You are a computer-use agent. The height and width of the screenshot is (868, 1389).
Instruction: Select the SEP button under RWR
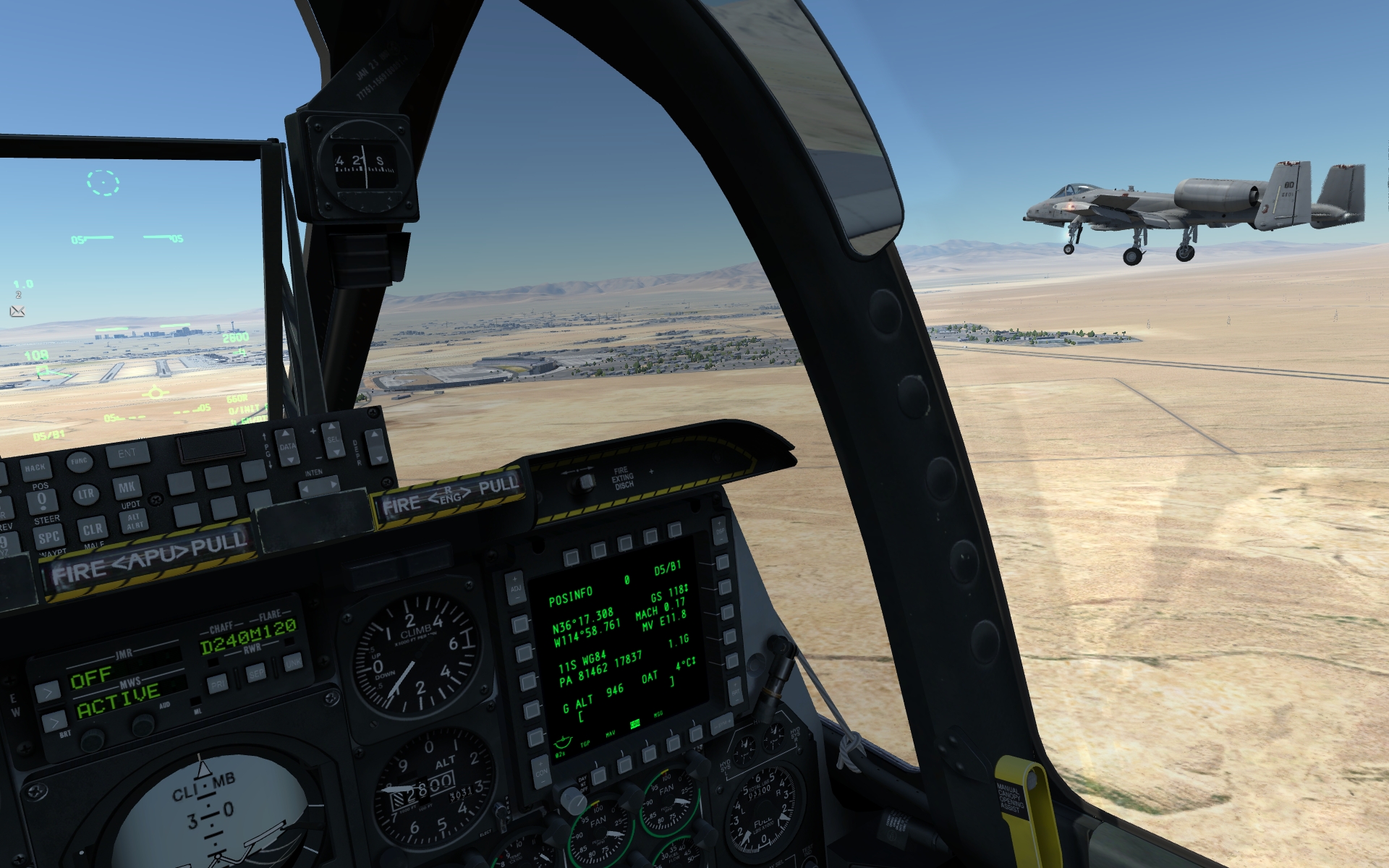coord(256,673)
